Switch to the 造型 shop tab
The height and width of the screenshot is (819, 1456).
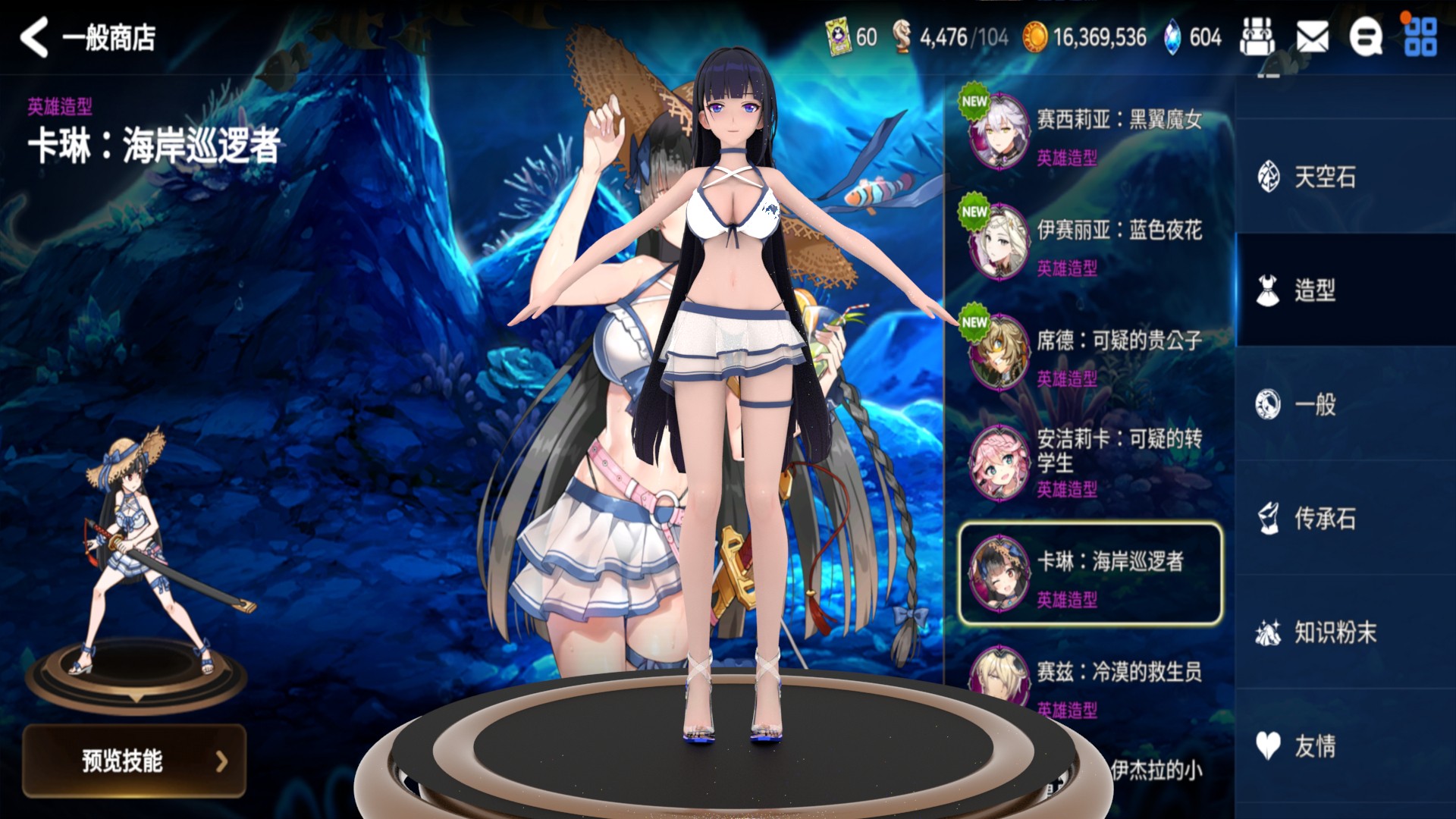click(1314, 290)
